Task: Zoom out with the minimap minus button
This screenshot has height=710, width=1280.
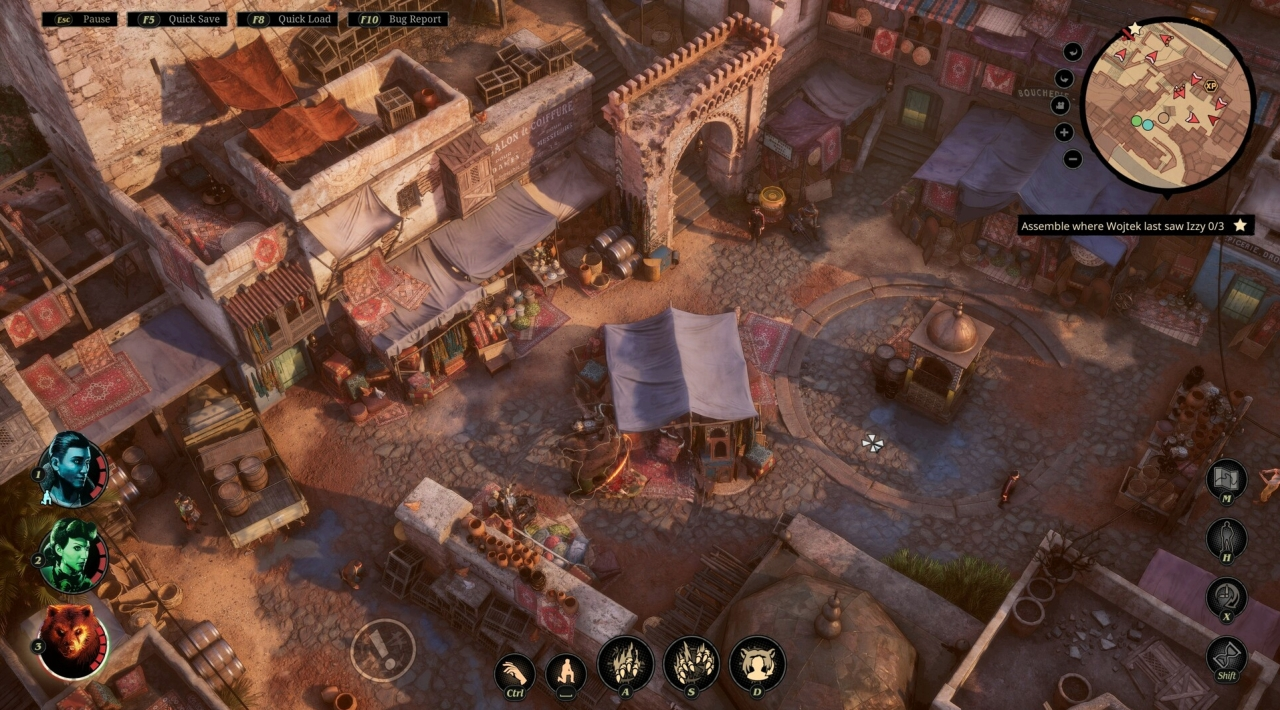Action: pyautogui.click(x=1072, y=158)
